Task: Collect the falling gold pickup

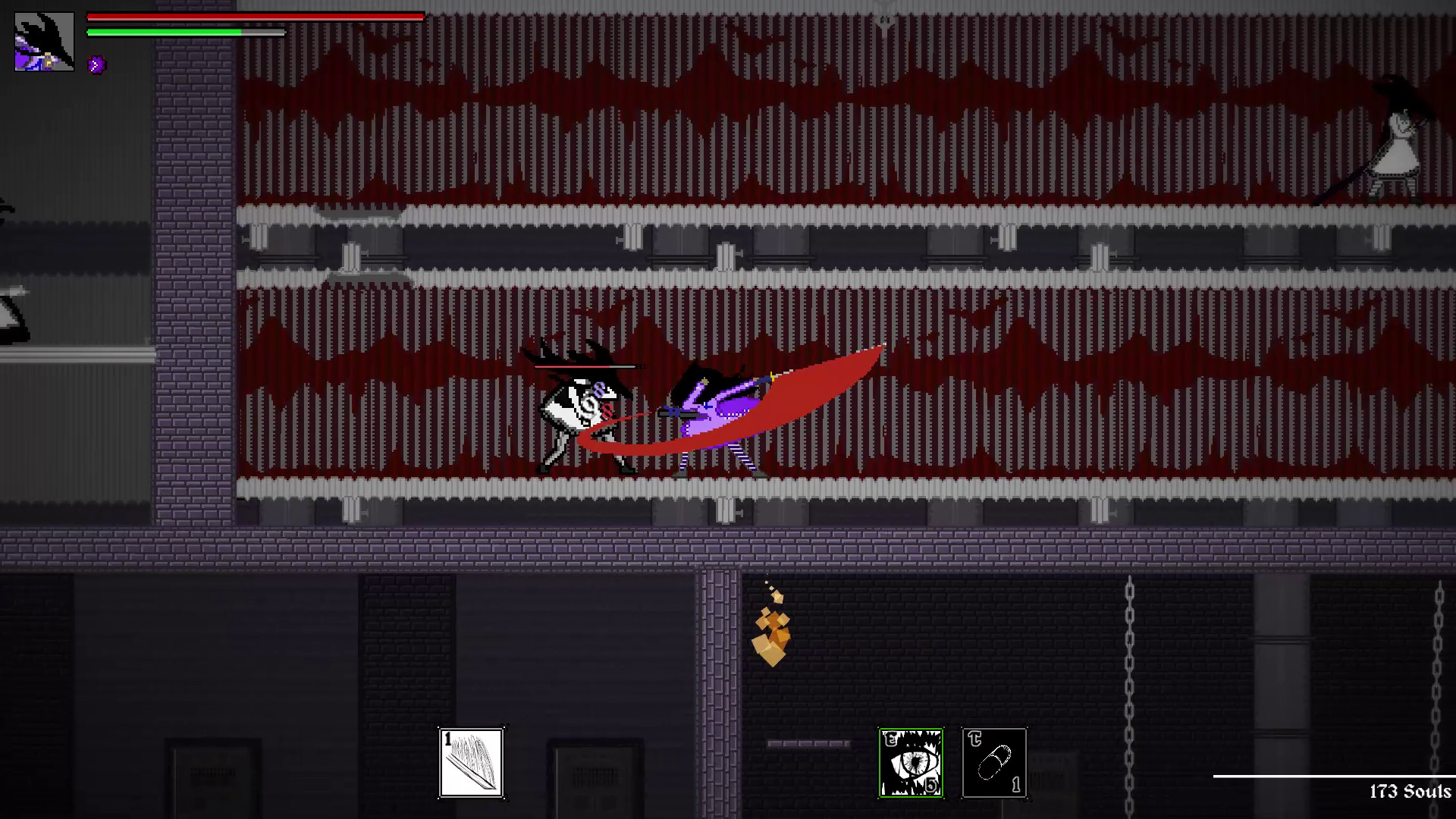Action: (x=772, y=633)
